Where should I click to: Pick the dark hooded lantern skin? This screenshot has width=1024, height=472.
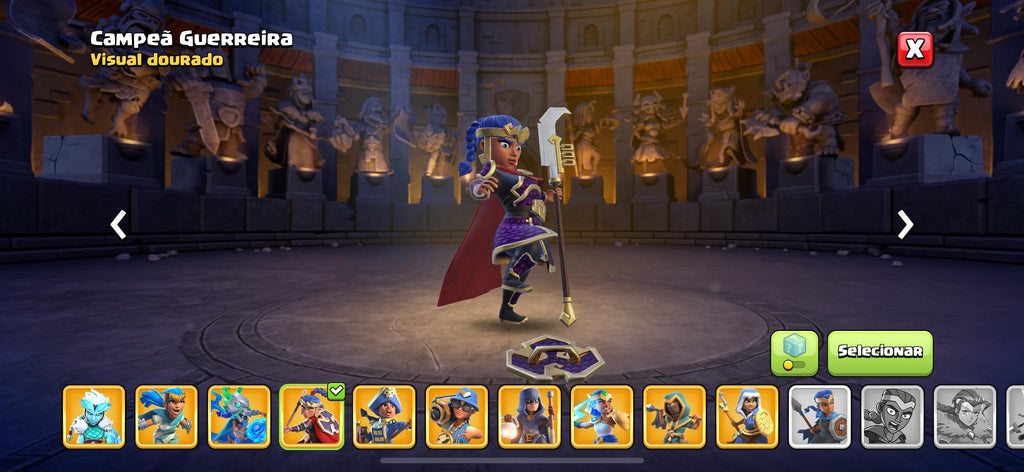[x=529, y=416]
